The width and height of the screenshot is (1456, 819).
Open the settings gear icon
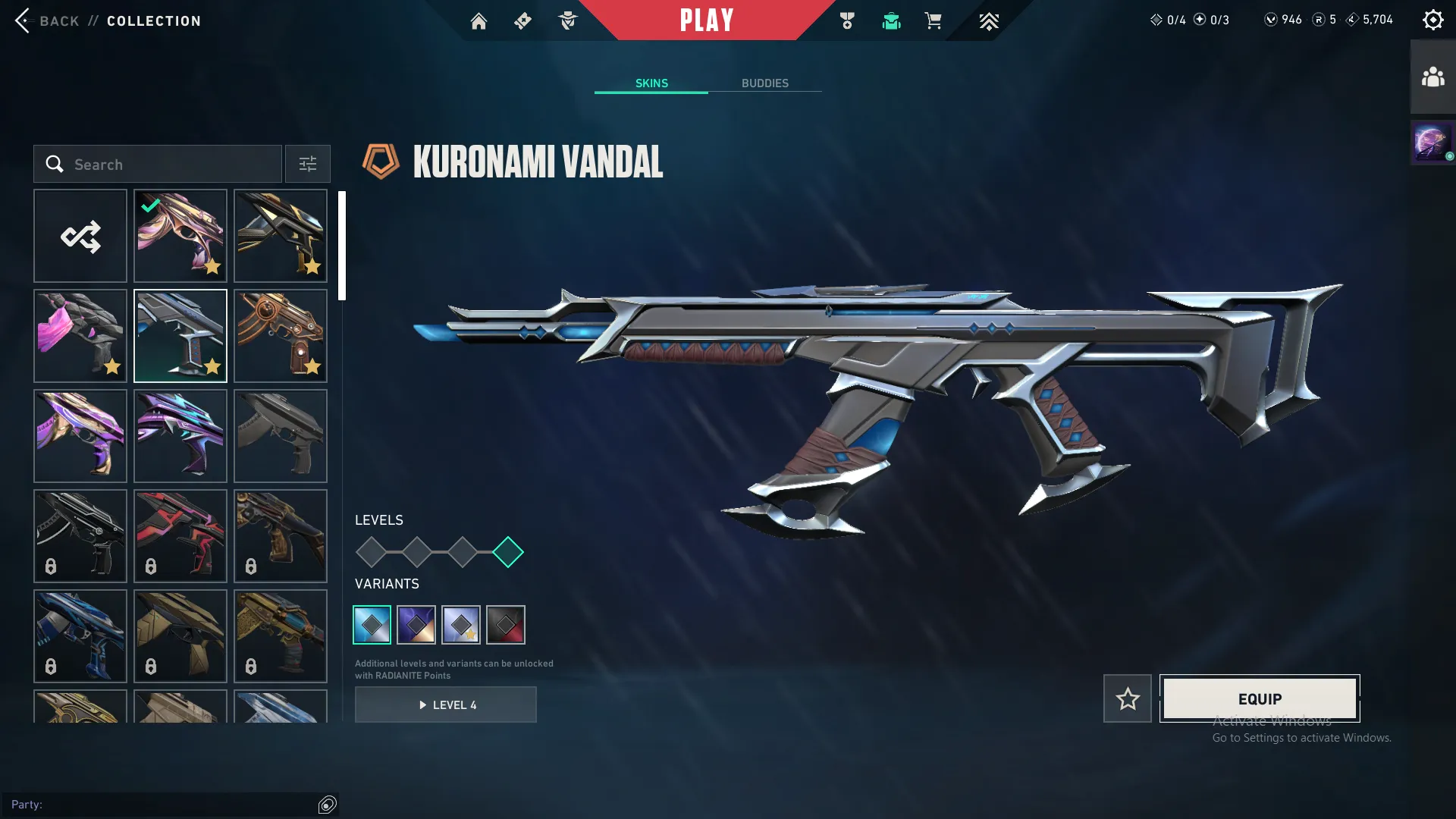click(x=1433, y=19)
